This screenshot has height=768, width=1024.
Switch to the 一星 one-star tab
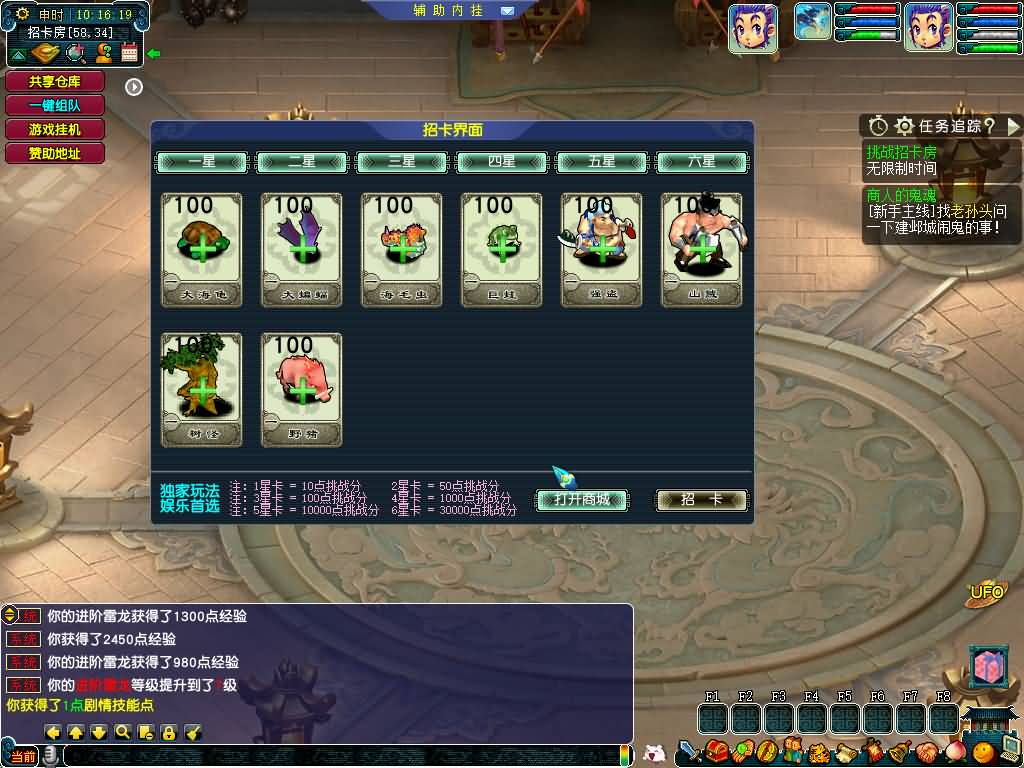pyautogui.click(x=202, y=162)
